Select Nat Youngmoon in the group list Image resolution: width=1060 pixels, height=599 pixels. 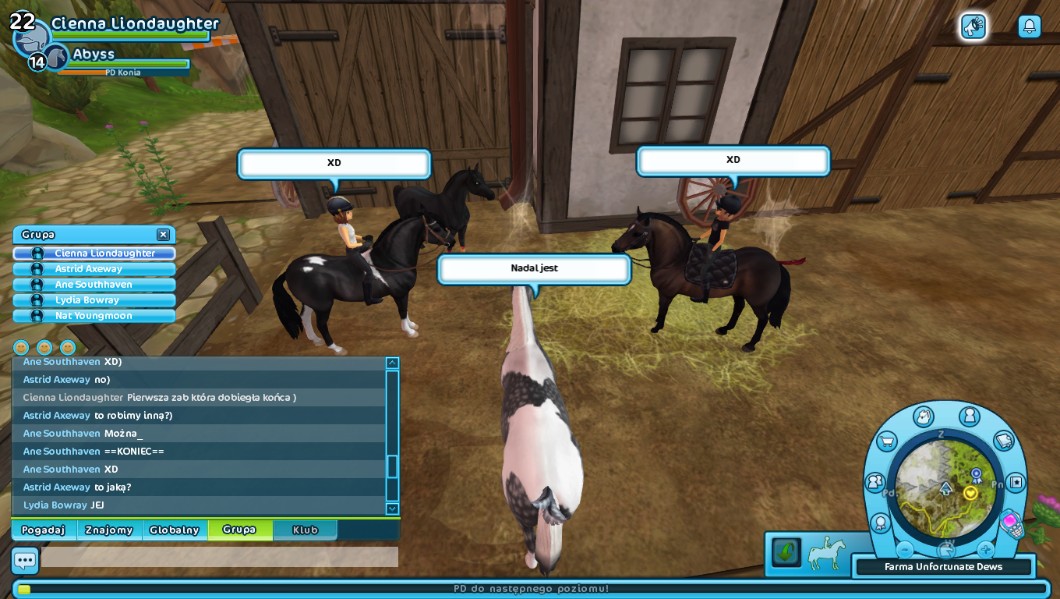[95, 316]
